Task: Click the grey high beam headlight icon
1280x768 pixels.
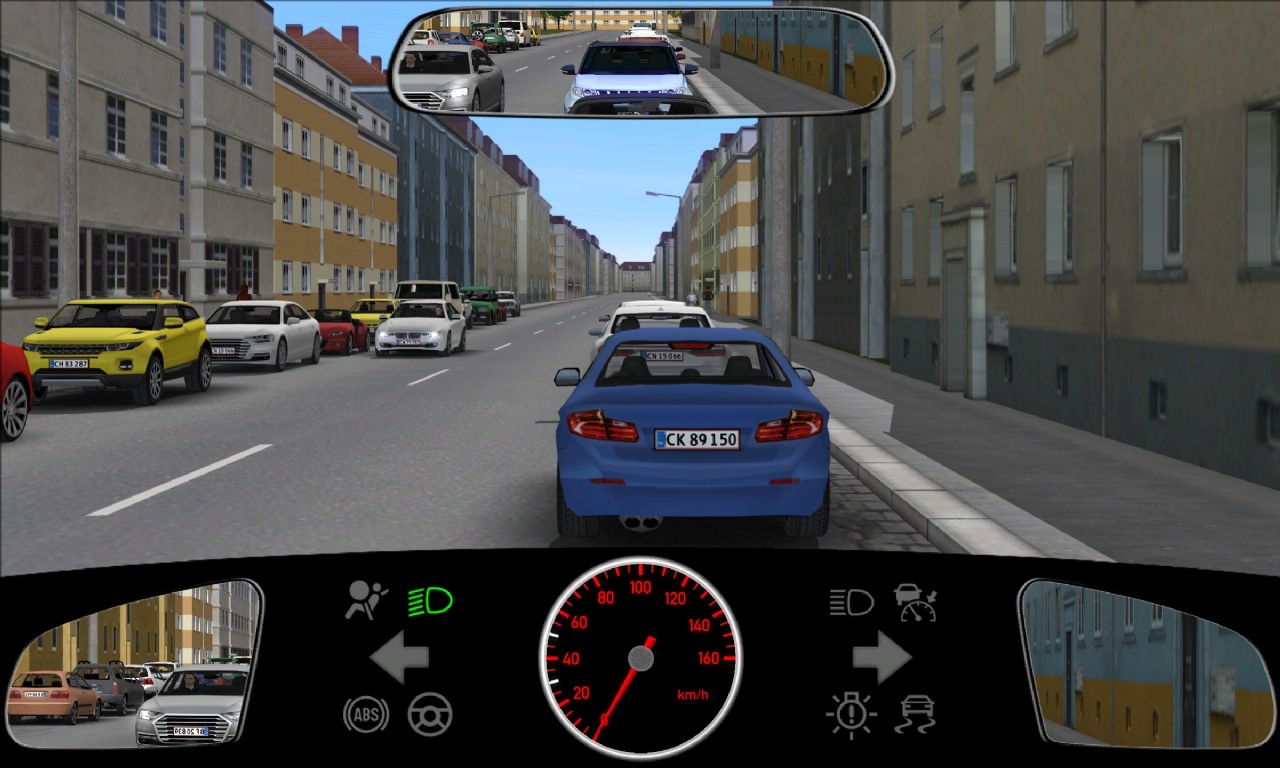Action: (851, 602)
